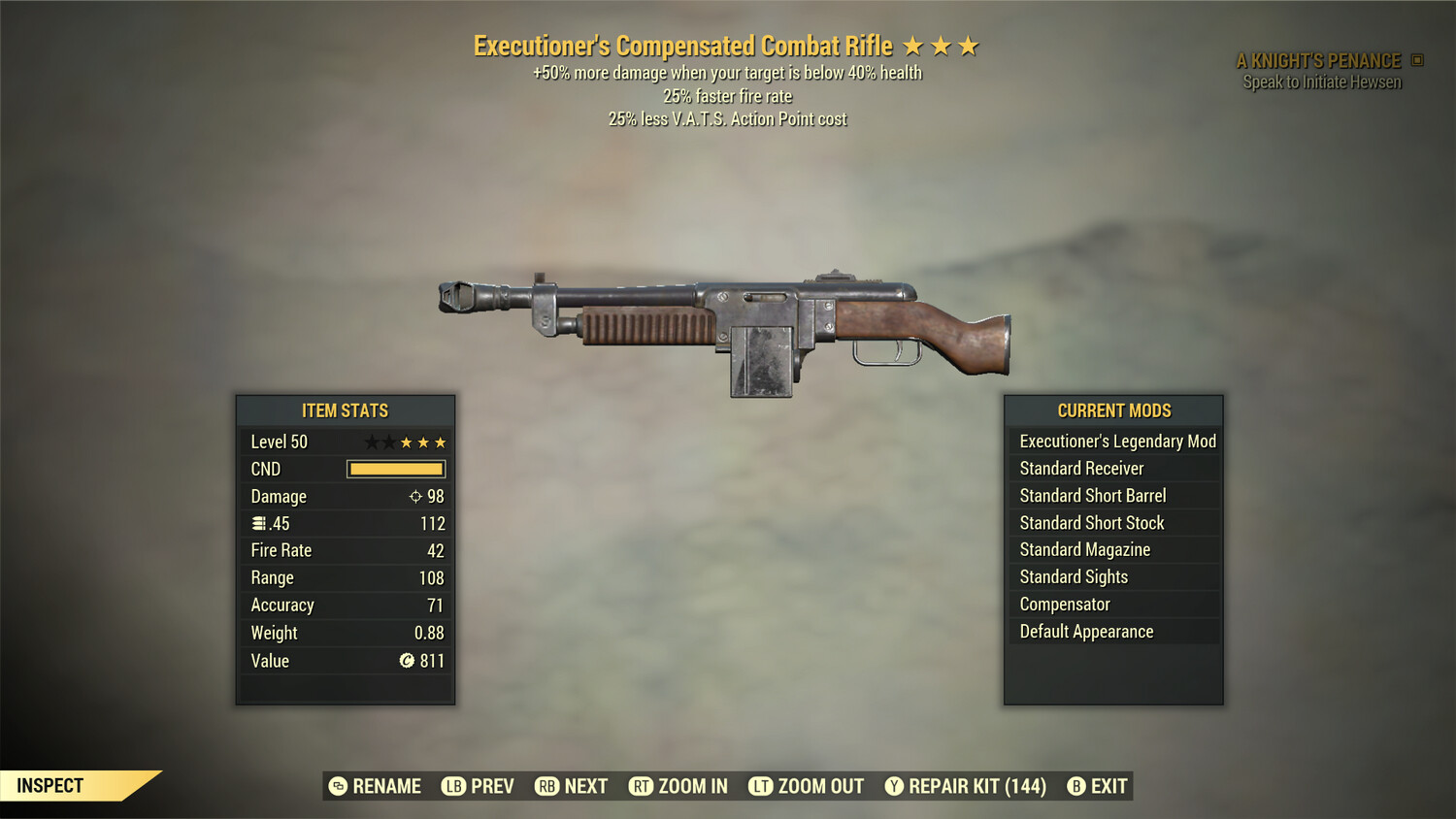Image resolution: width=1456 pixels, height=819 pixels.
Task: Select the INSPECT tab
Action: pyautogui.click(x=50, y=786)
